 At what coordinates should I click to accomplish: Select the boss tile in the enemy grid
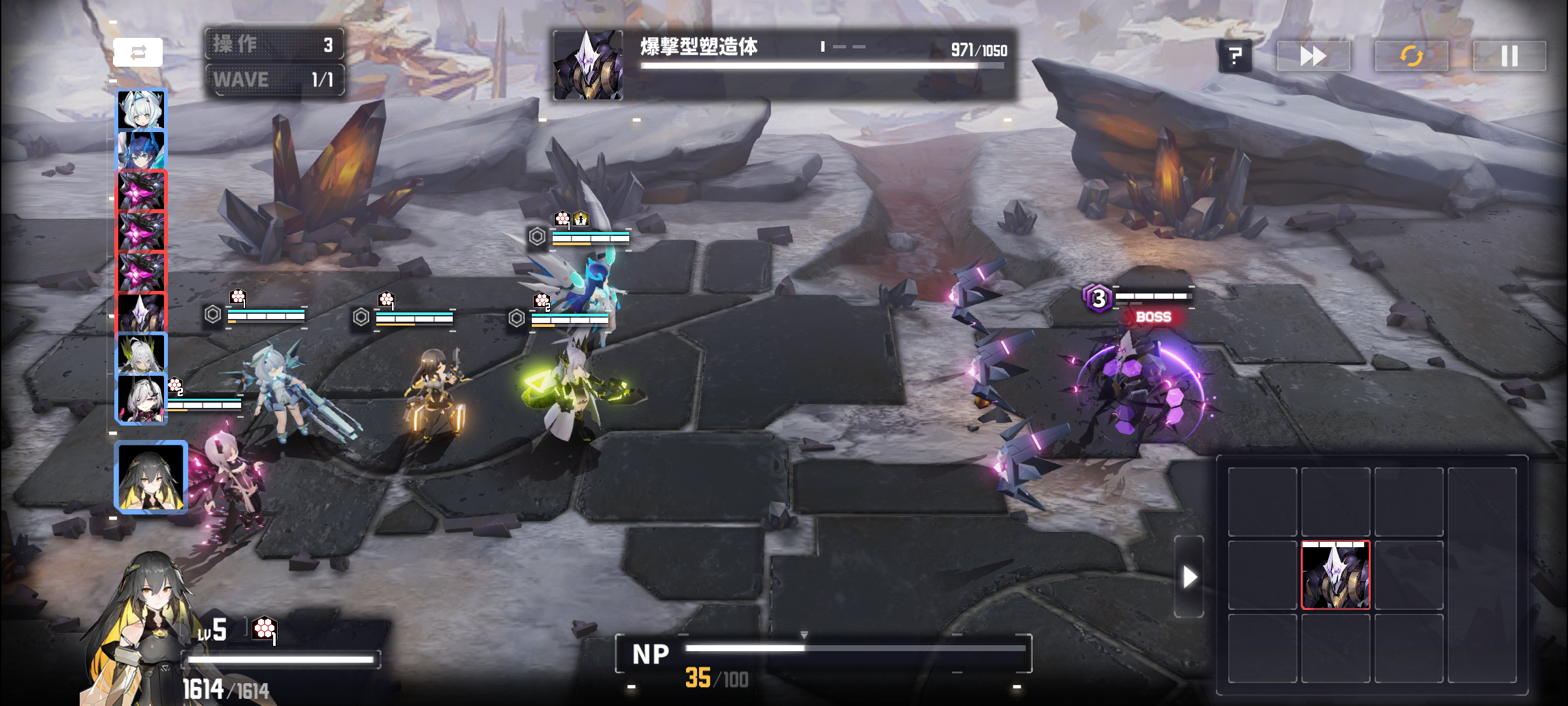coord(1335,575)
